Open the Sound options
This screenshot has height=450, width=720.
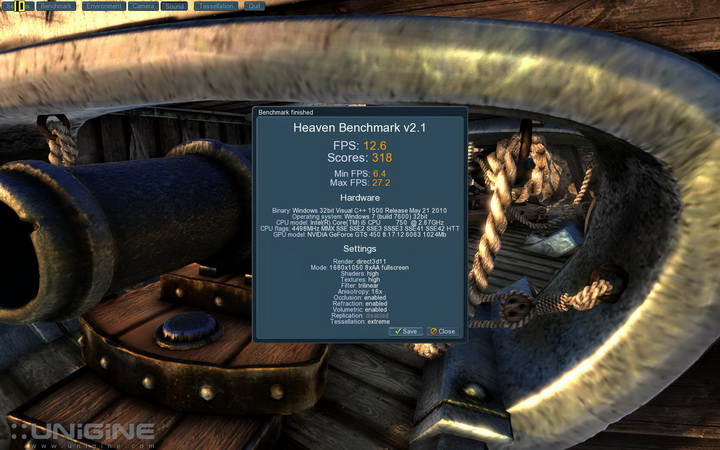pyautogui.click(x=174, y=6)
